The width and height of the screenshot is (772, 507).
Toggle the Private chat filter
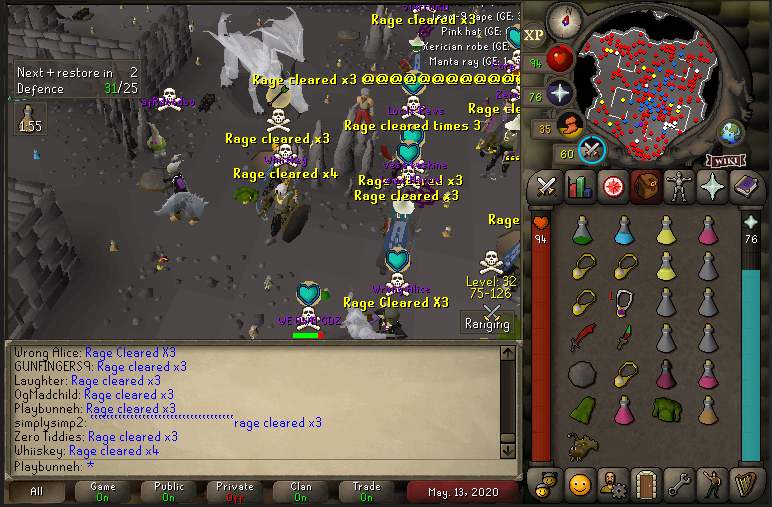[234, 492]
